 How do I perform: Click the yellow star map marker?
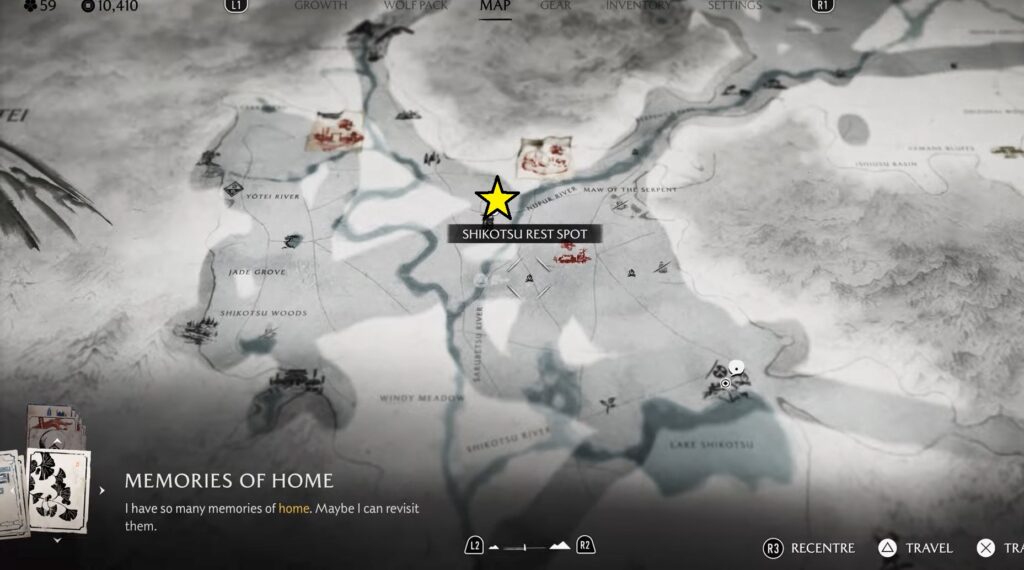(496, 198)
